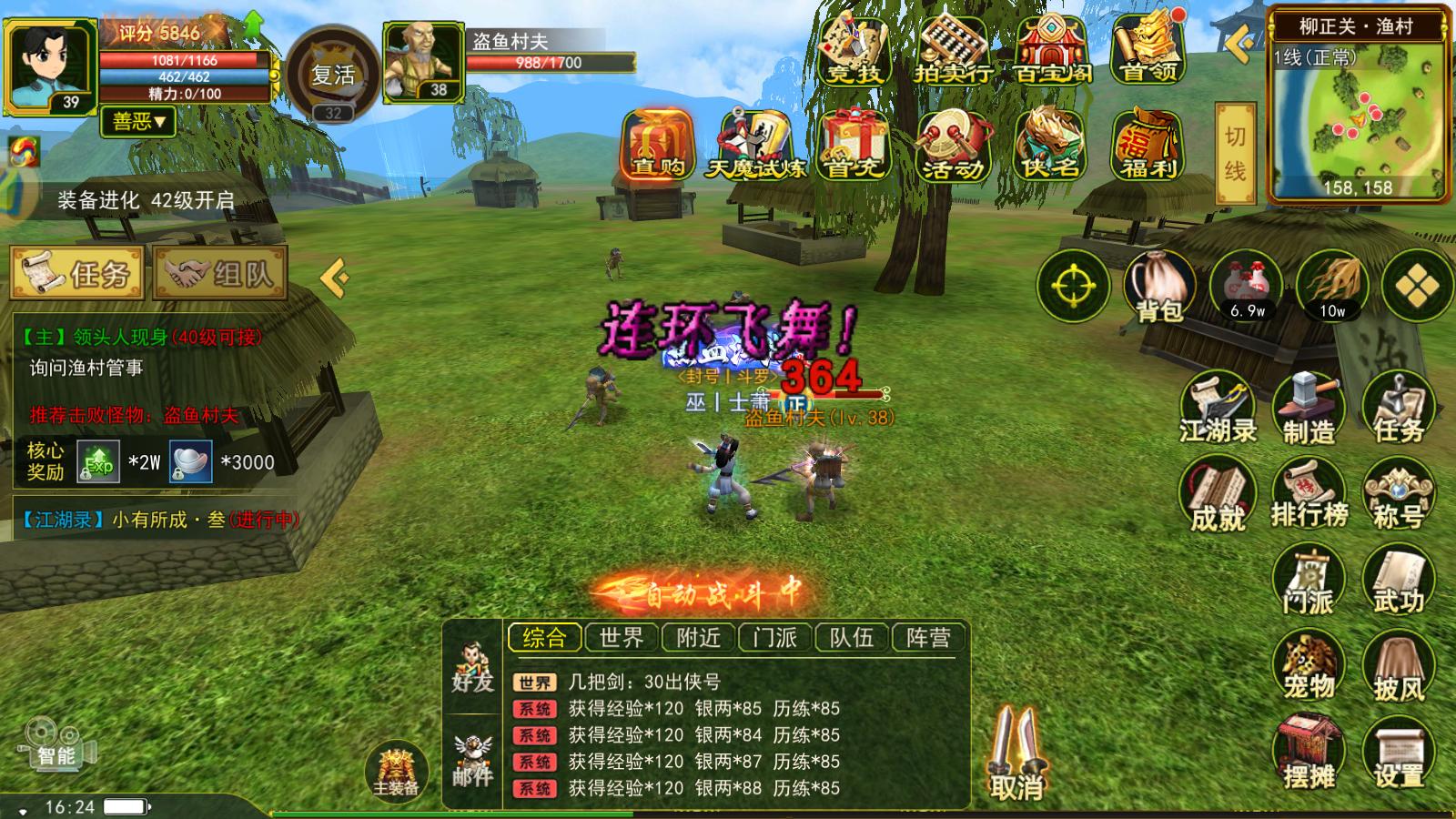Open the 邮件 mail icon

click(472, 761)
